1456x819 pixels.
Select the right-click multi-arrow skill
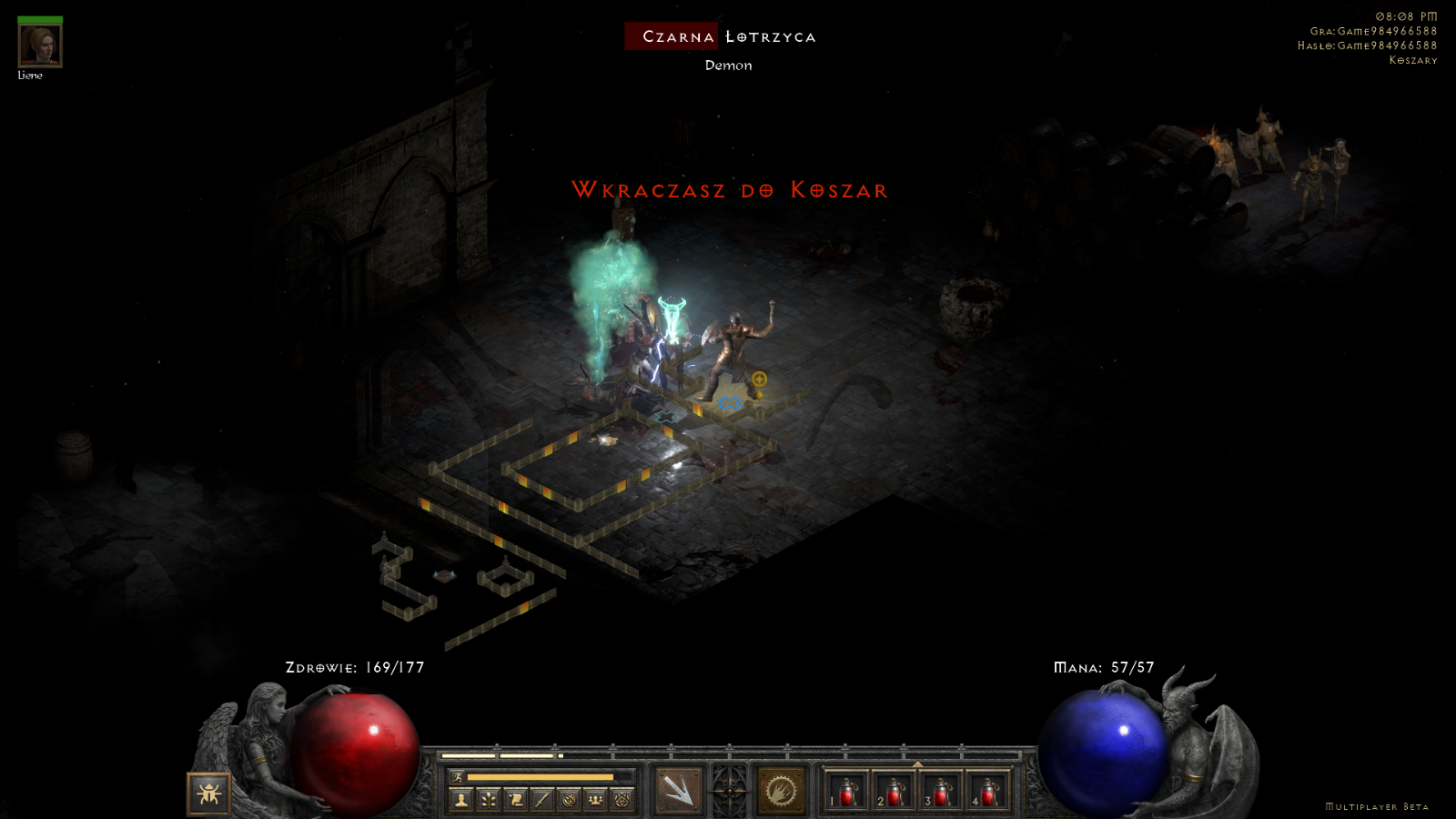click(x=781, y=790)
